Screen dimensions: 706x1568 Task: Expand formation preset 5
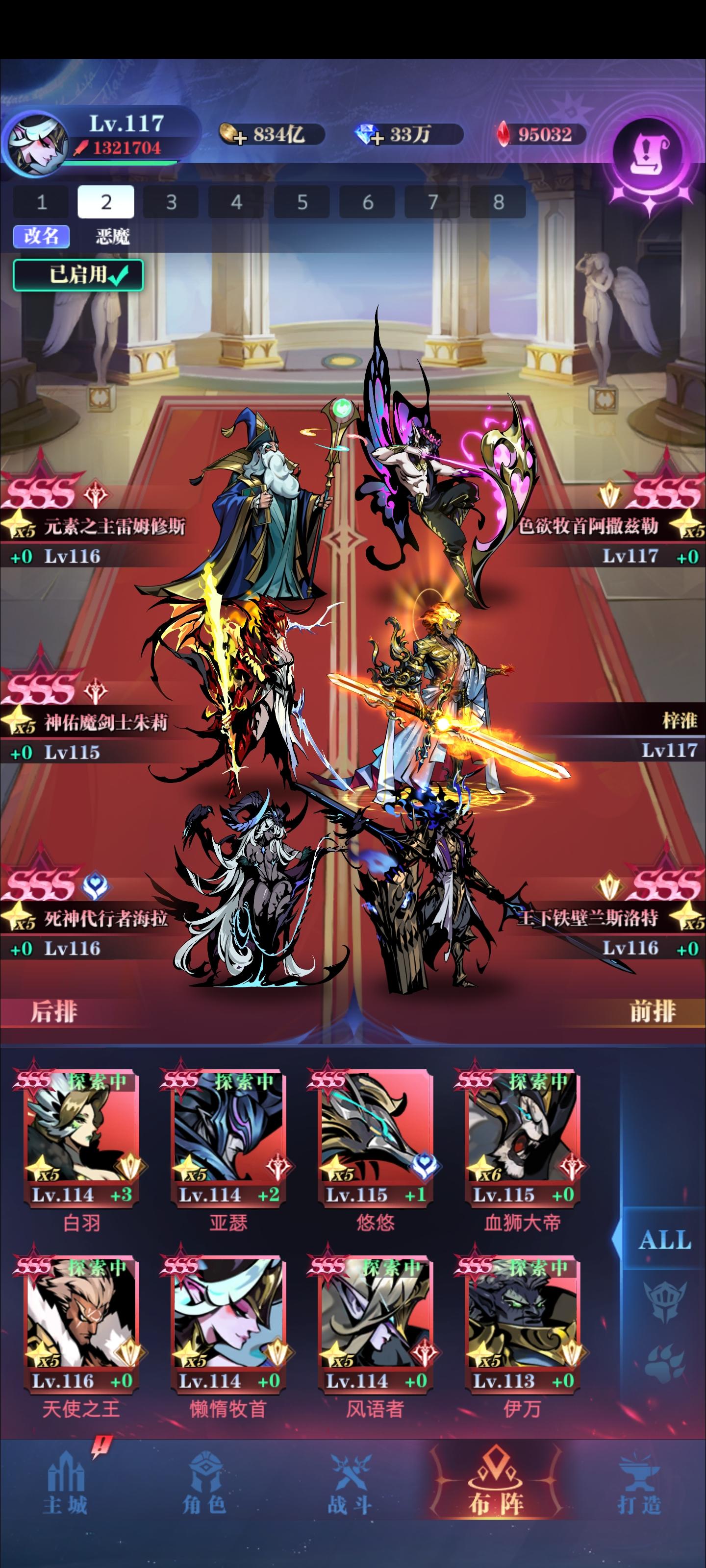click(x=303, y=203)
